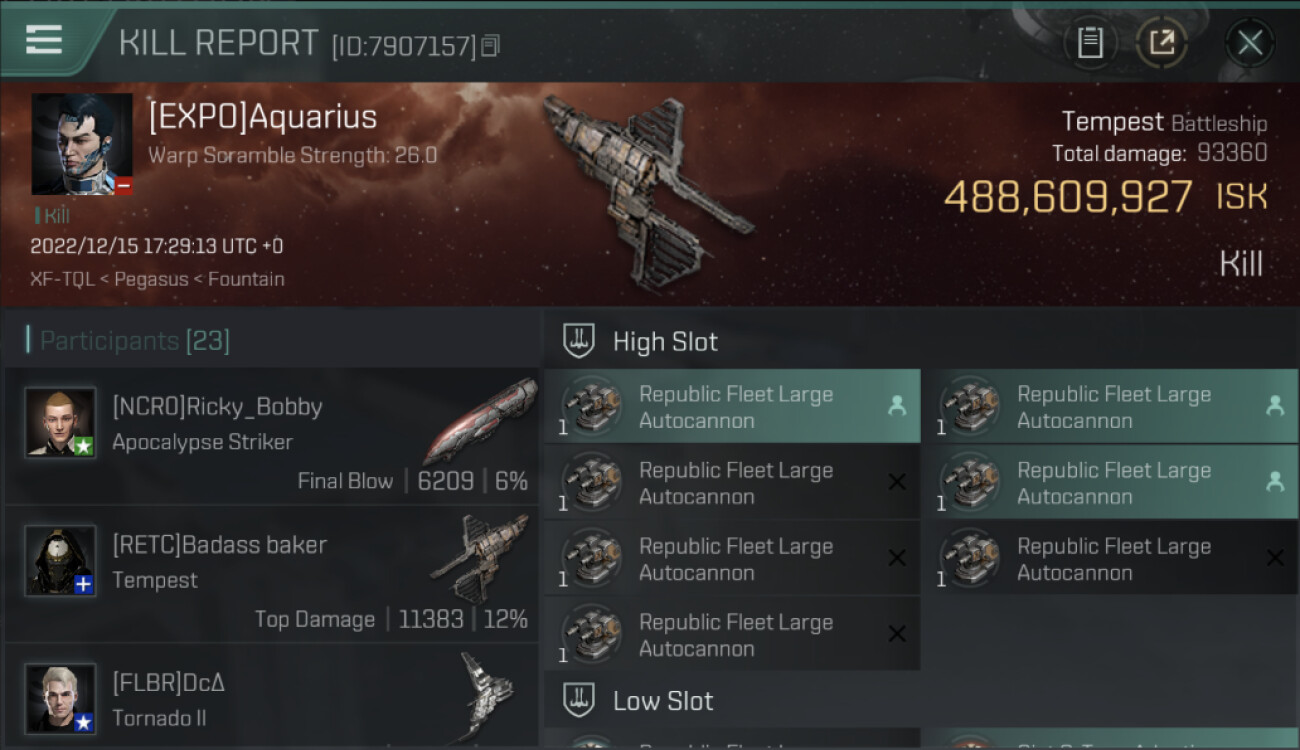1300x750 pixels.
Task: Open the hamburger menu
Action: pos(44,40)
